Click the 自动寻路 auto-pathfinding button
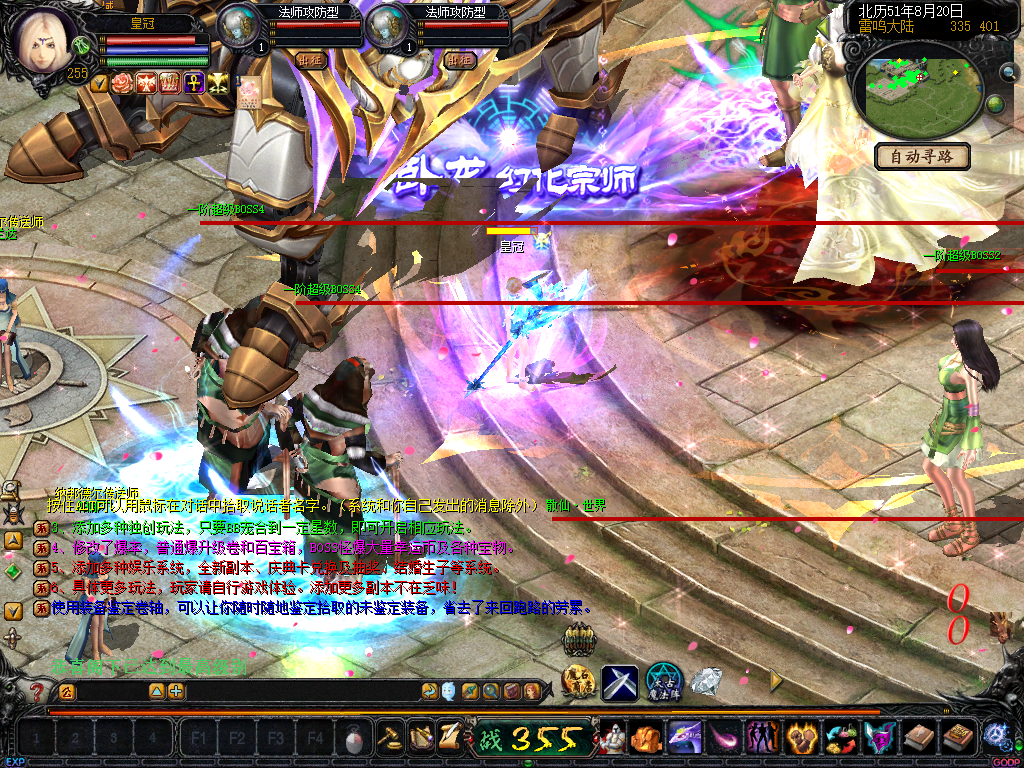The height and width of the screenshot is (768, 1024). [921, 156]
